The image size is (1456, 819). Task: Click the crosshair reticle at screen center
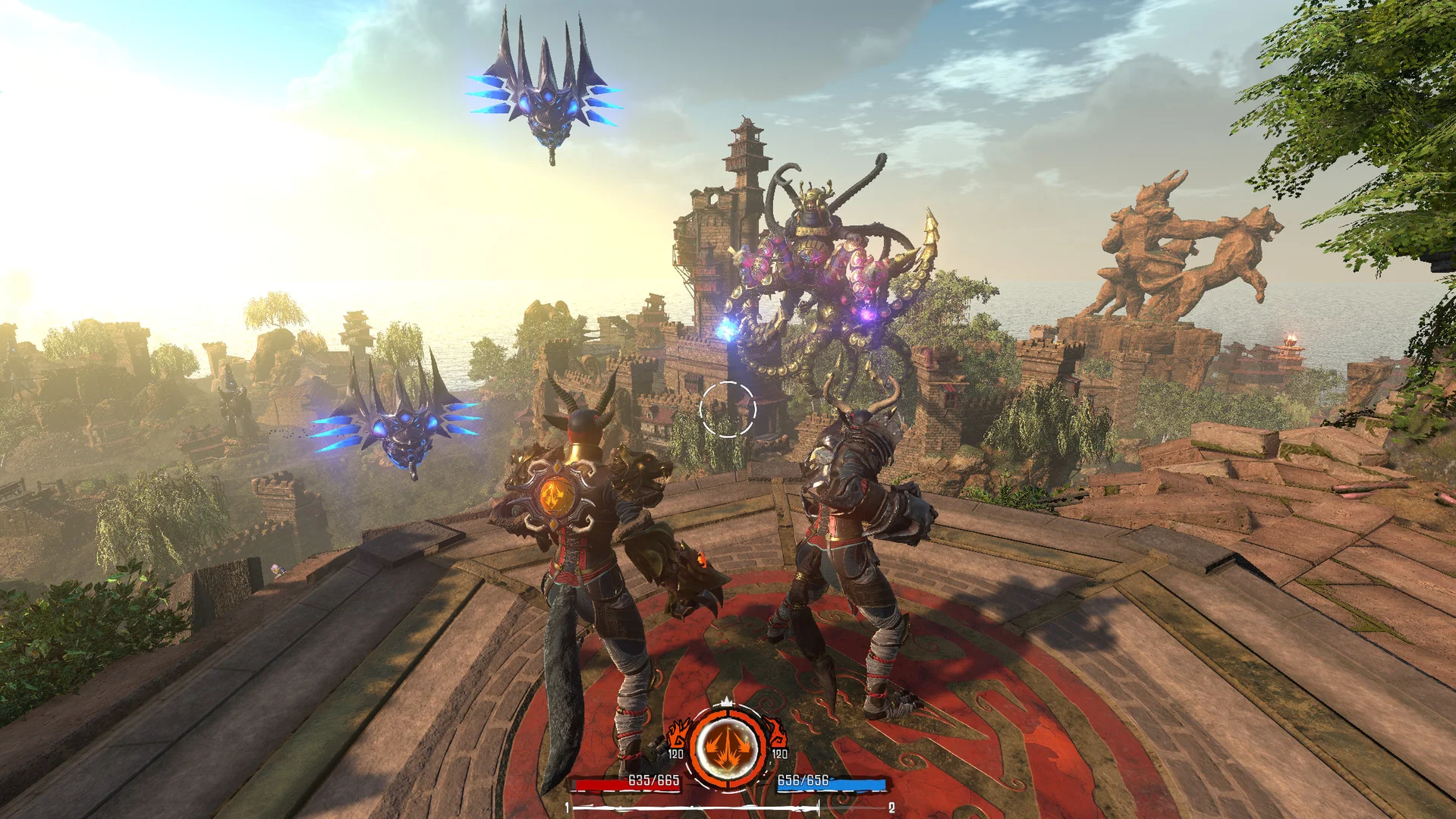729,408
